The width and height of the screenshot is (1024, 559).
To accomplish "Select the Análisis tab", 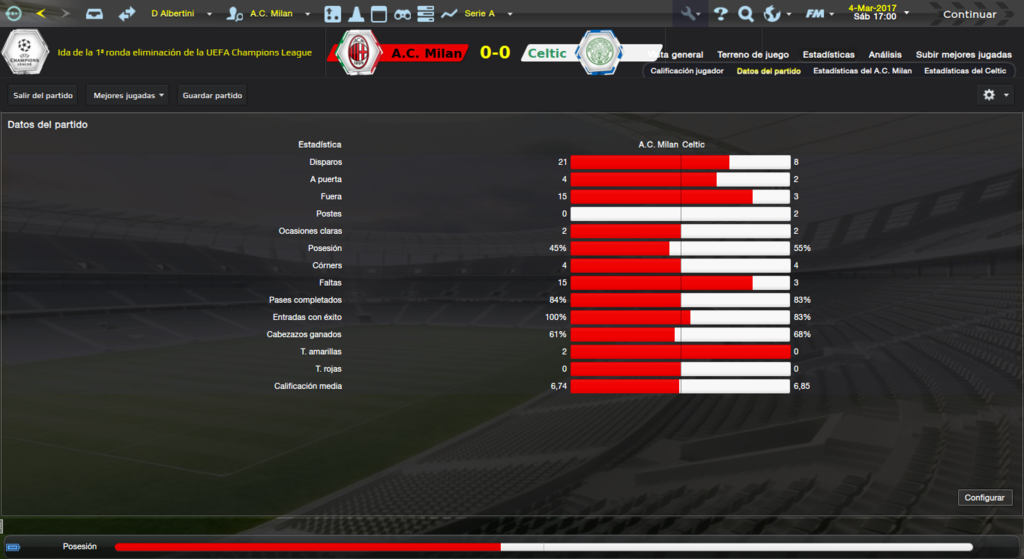I will tap(885, 54).
